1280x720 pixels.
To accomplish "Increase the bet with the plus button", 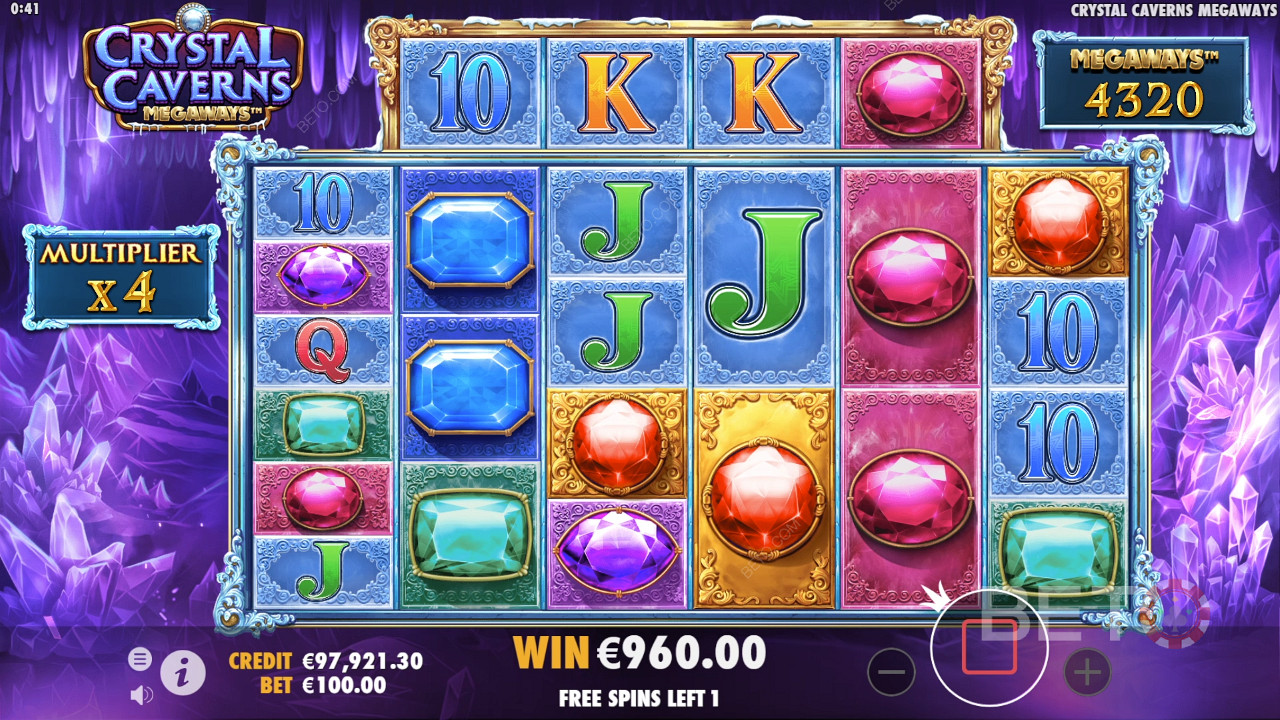I will point(1087,672).
